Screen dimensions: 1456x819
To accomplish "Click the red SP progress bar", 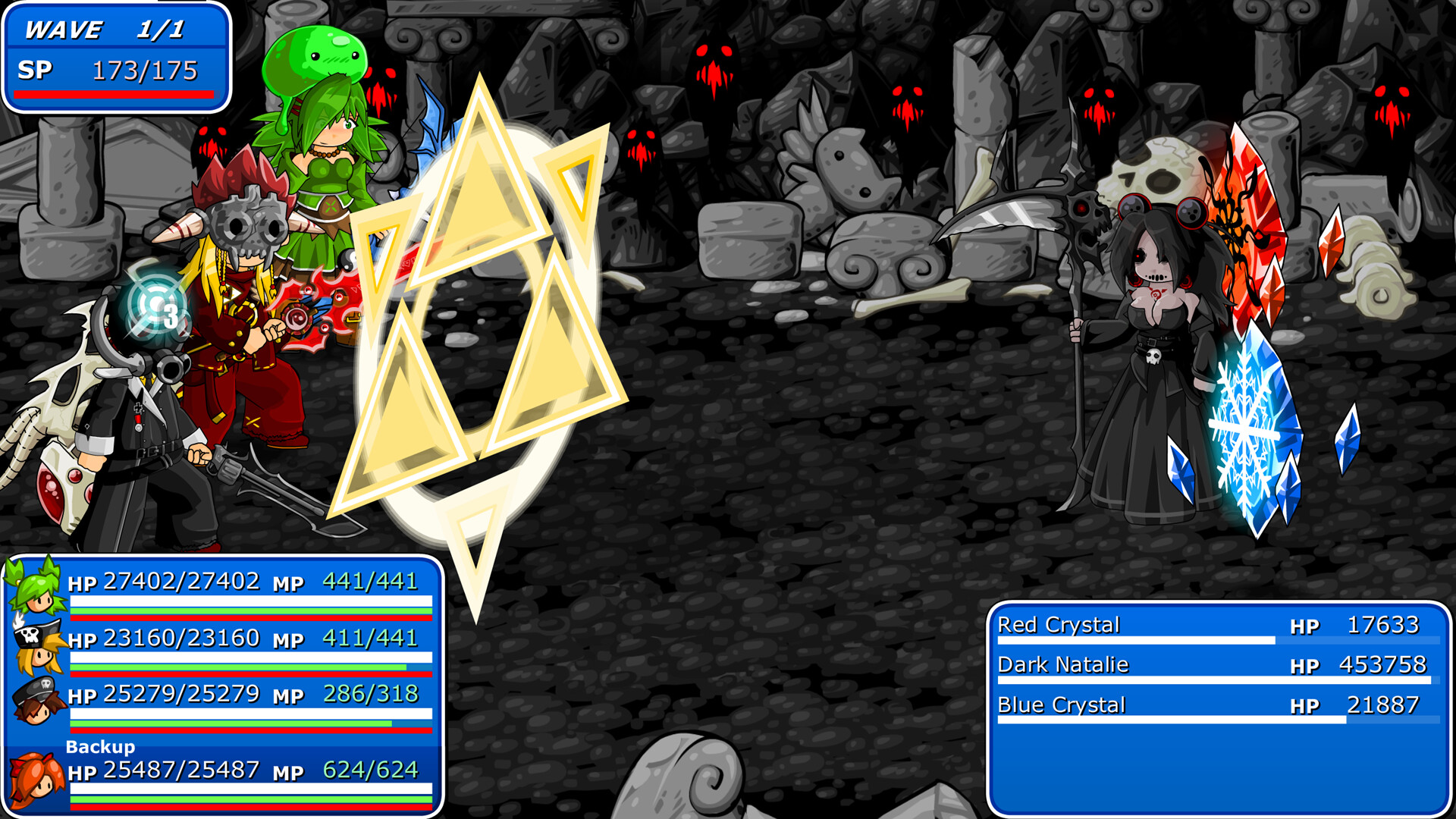I will [x=112, y=94].
